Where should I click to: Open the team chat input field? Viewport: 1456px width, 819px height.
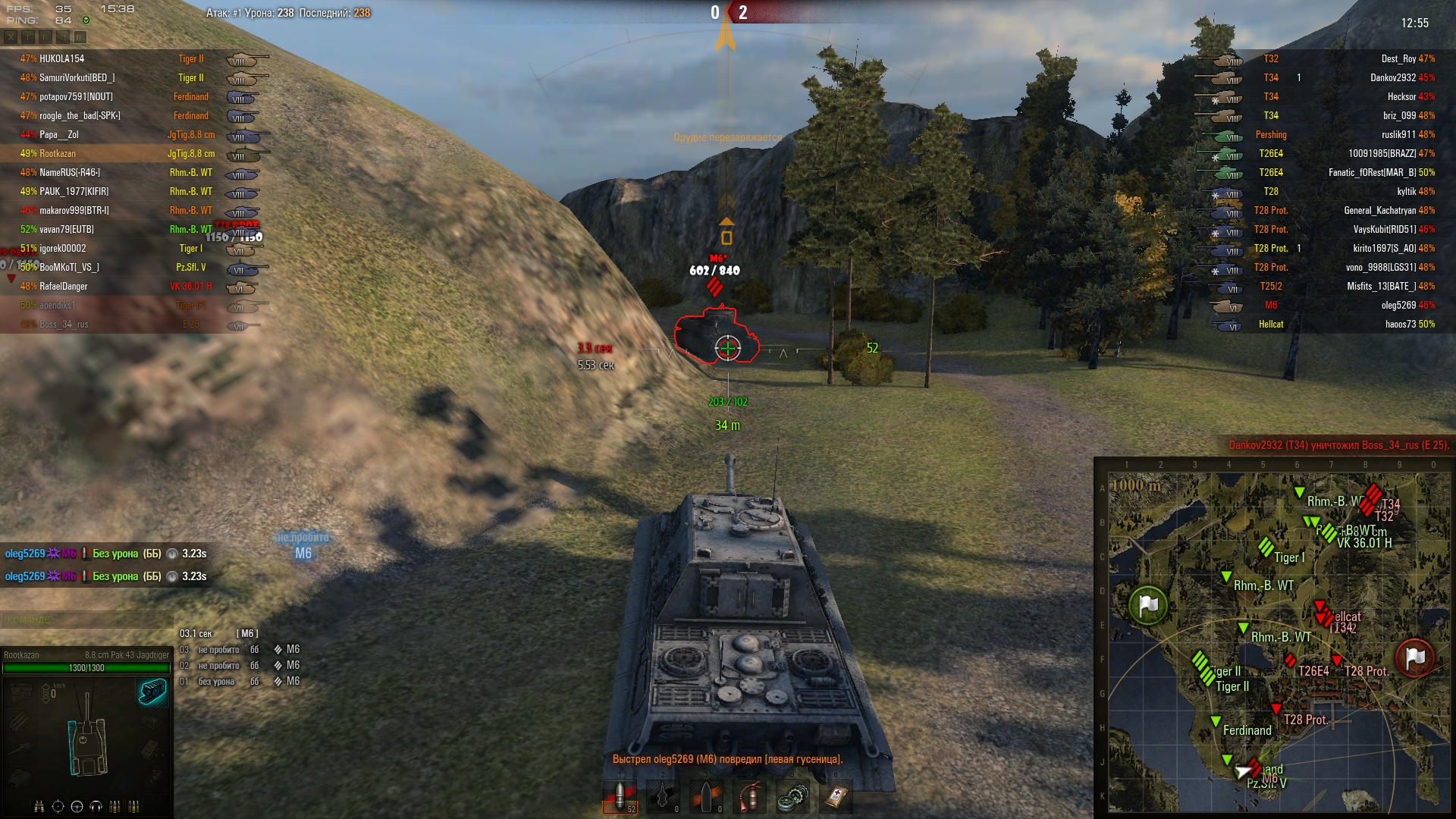pyautogui.click(x=86, y=620)
